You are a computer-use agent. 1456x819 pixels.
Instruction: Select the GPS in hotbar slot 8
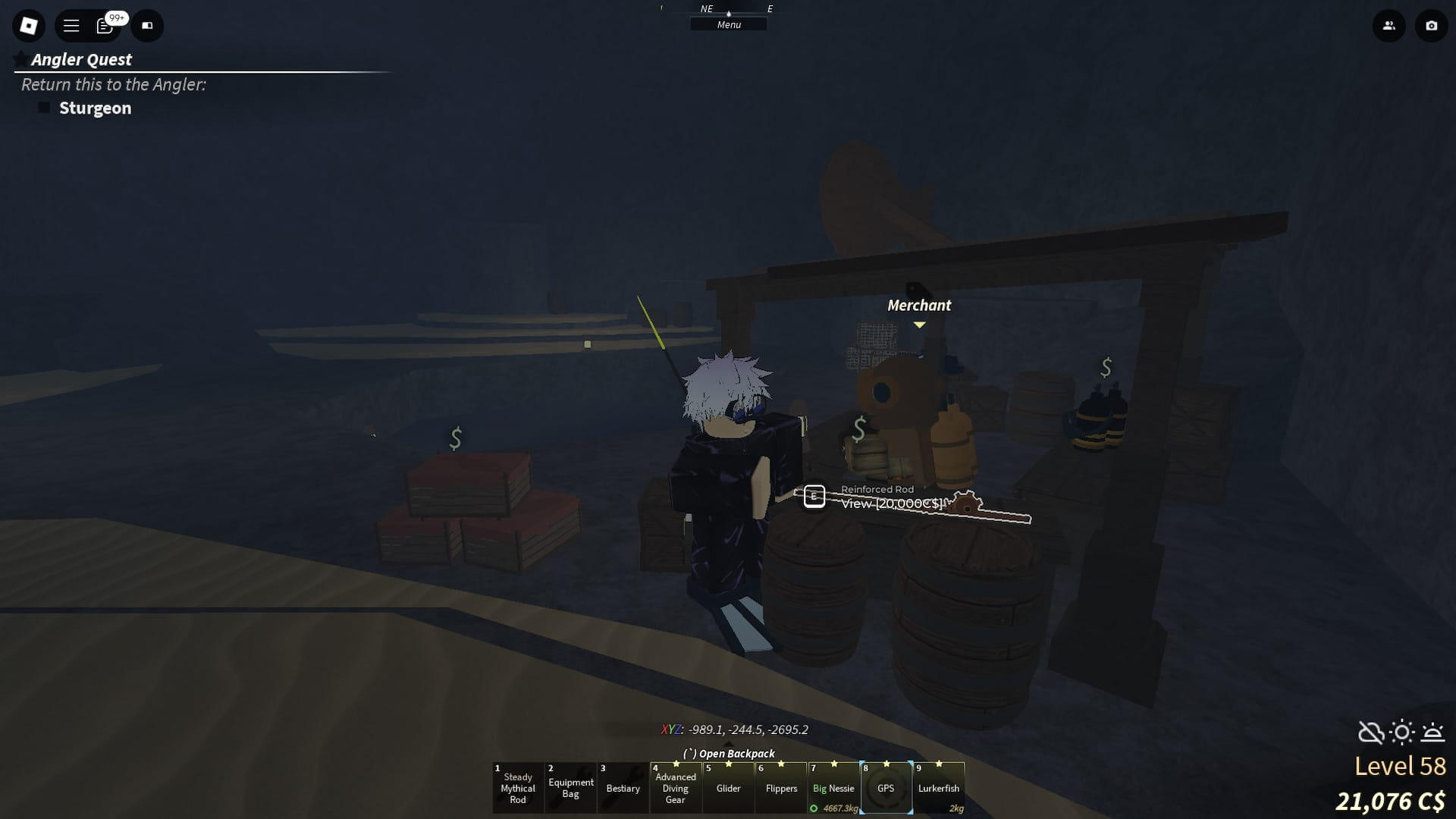887,787
